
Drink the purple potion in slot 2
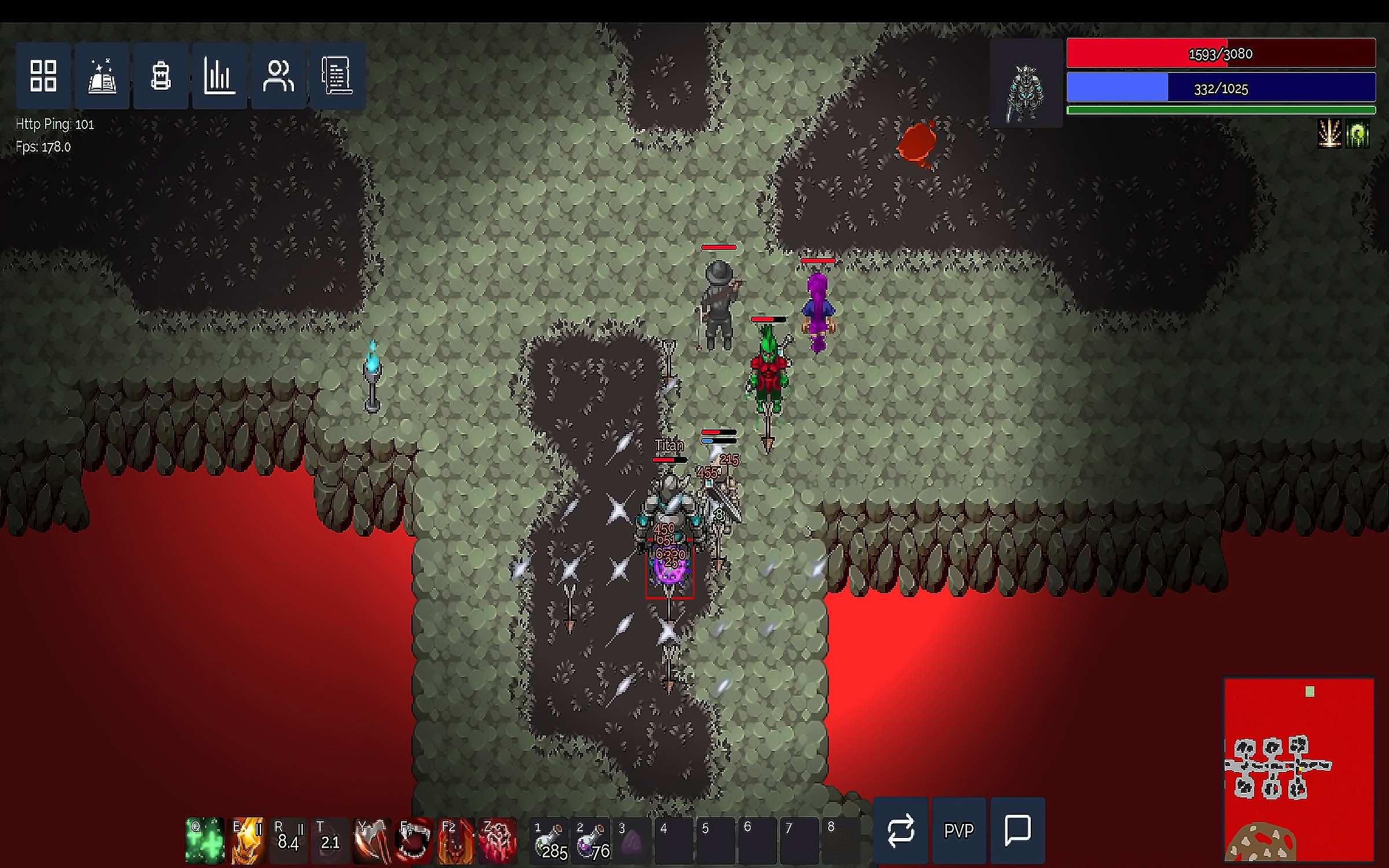click(591, 840)
